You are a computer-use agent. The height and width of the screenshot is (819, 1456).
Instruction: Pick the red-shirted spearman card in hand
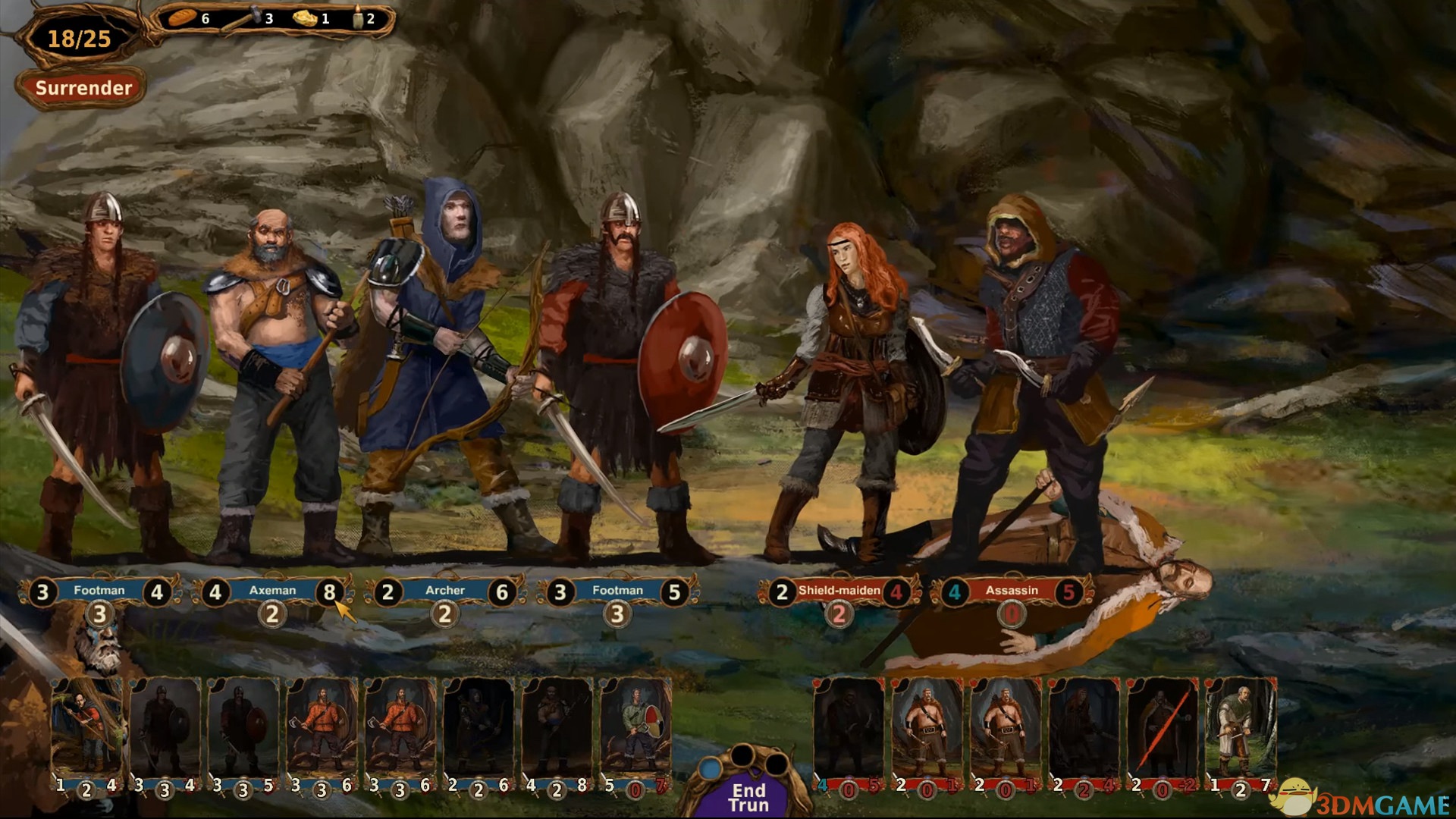(x=86, y=730)
